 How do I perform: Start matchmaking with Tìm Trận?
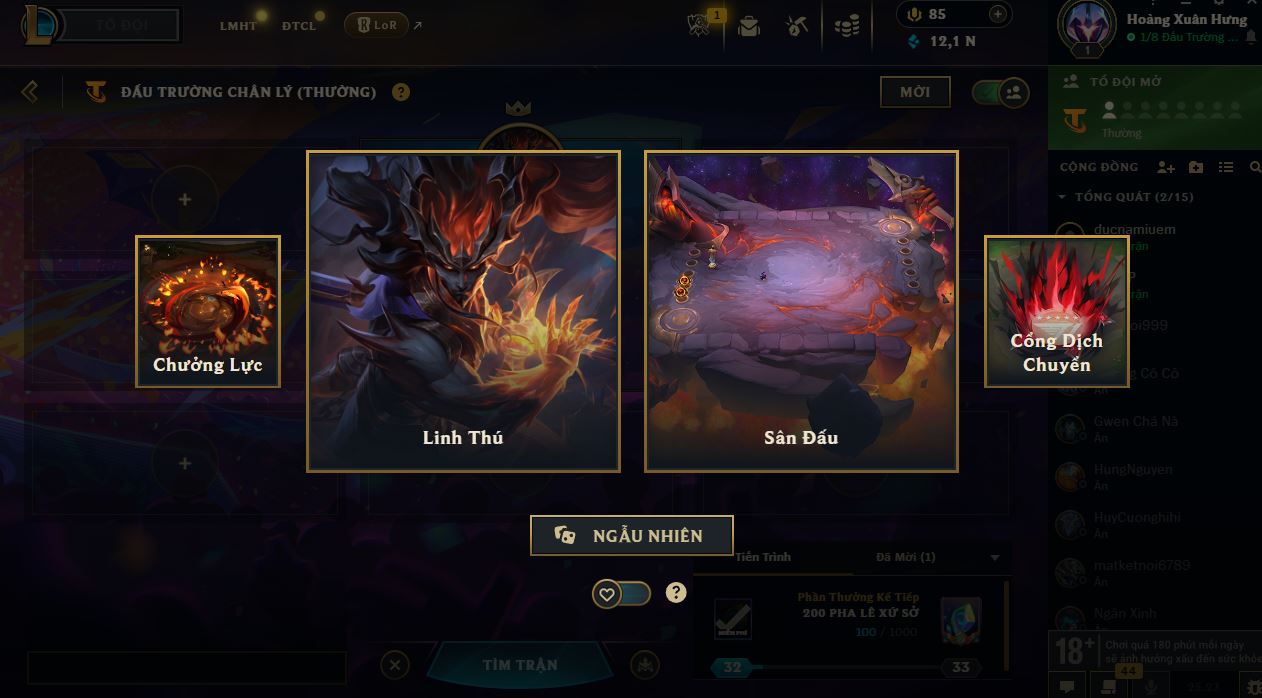coord(520,665)
